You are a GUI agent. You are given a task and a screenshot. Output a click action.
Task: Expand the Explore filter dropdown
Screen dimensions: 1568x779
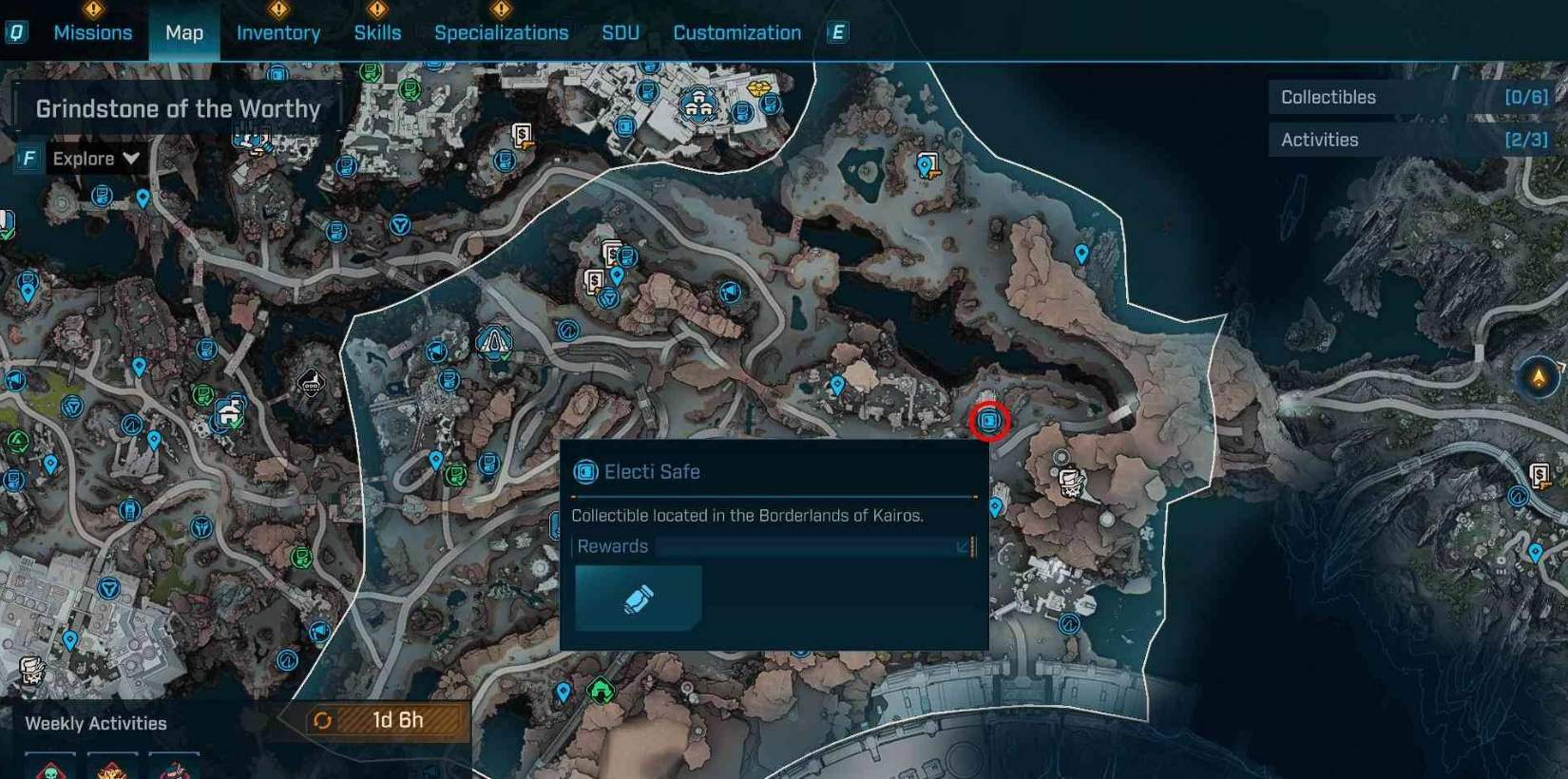95,158
